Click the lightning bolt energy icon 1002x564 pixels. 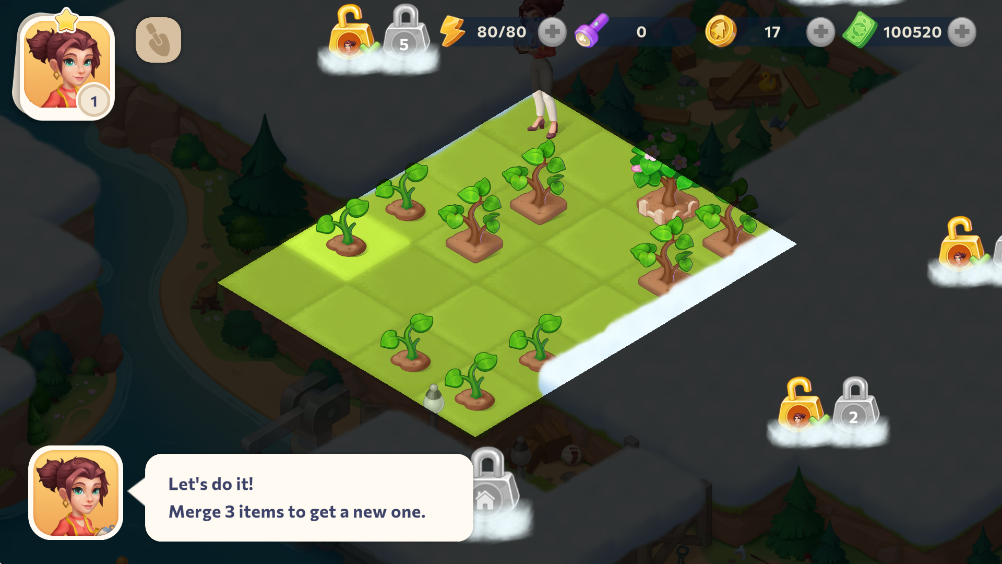(453, 32)
